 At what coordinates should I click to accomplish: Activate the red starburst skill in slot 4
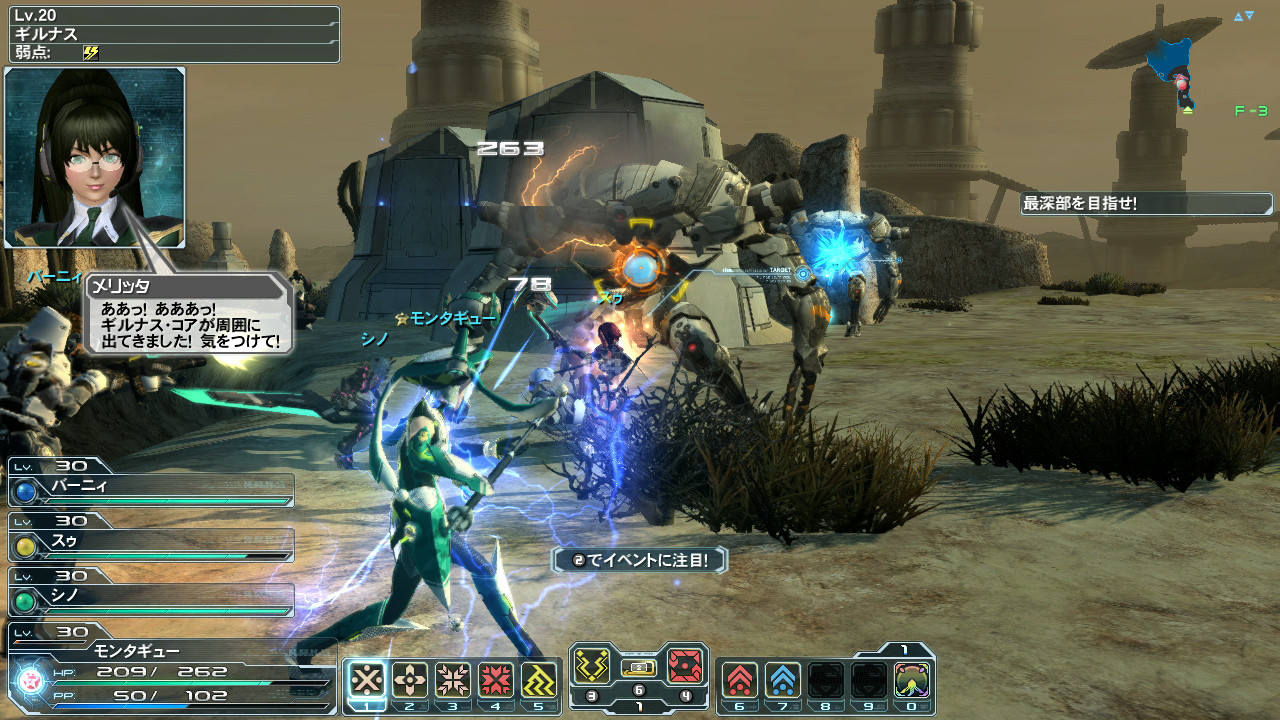(496, 680)
